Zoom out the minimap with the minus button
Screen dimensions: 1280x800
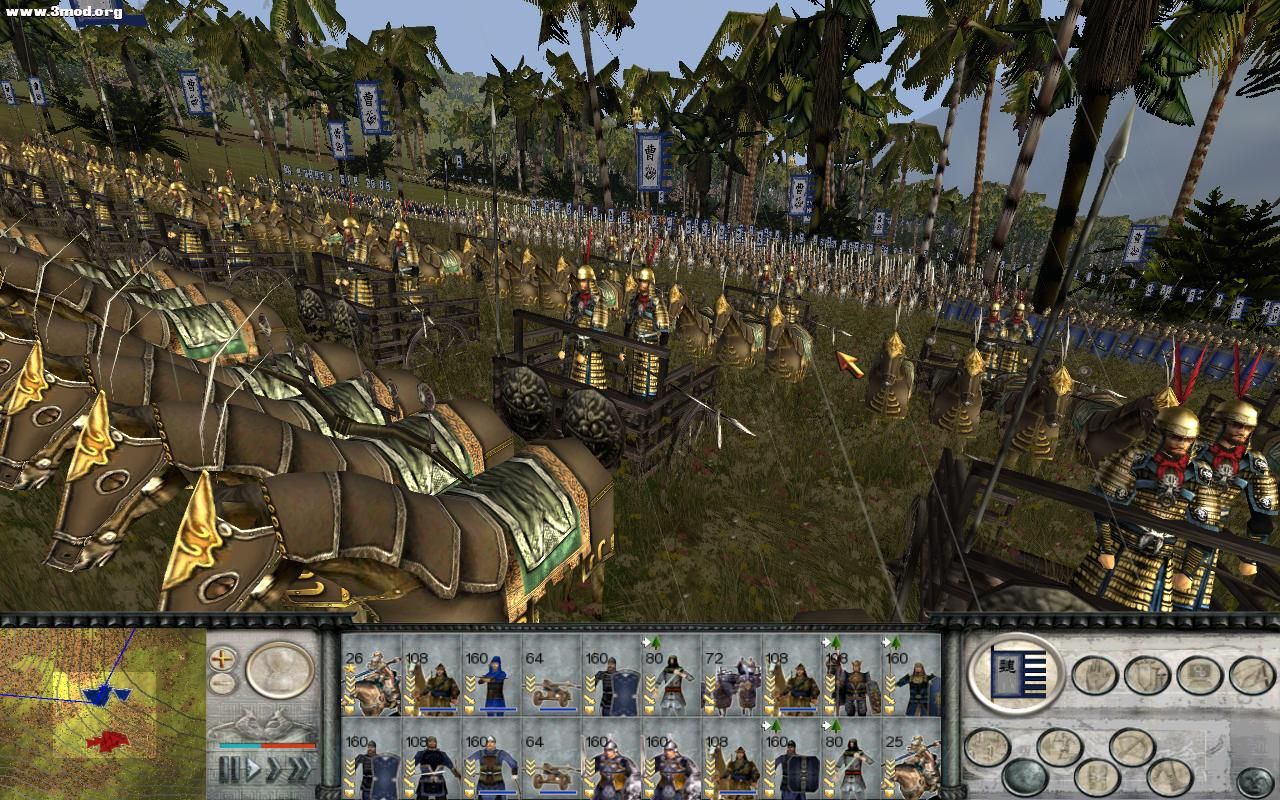[x=223, y=684]
